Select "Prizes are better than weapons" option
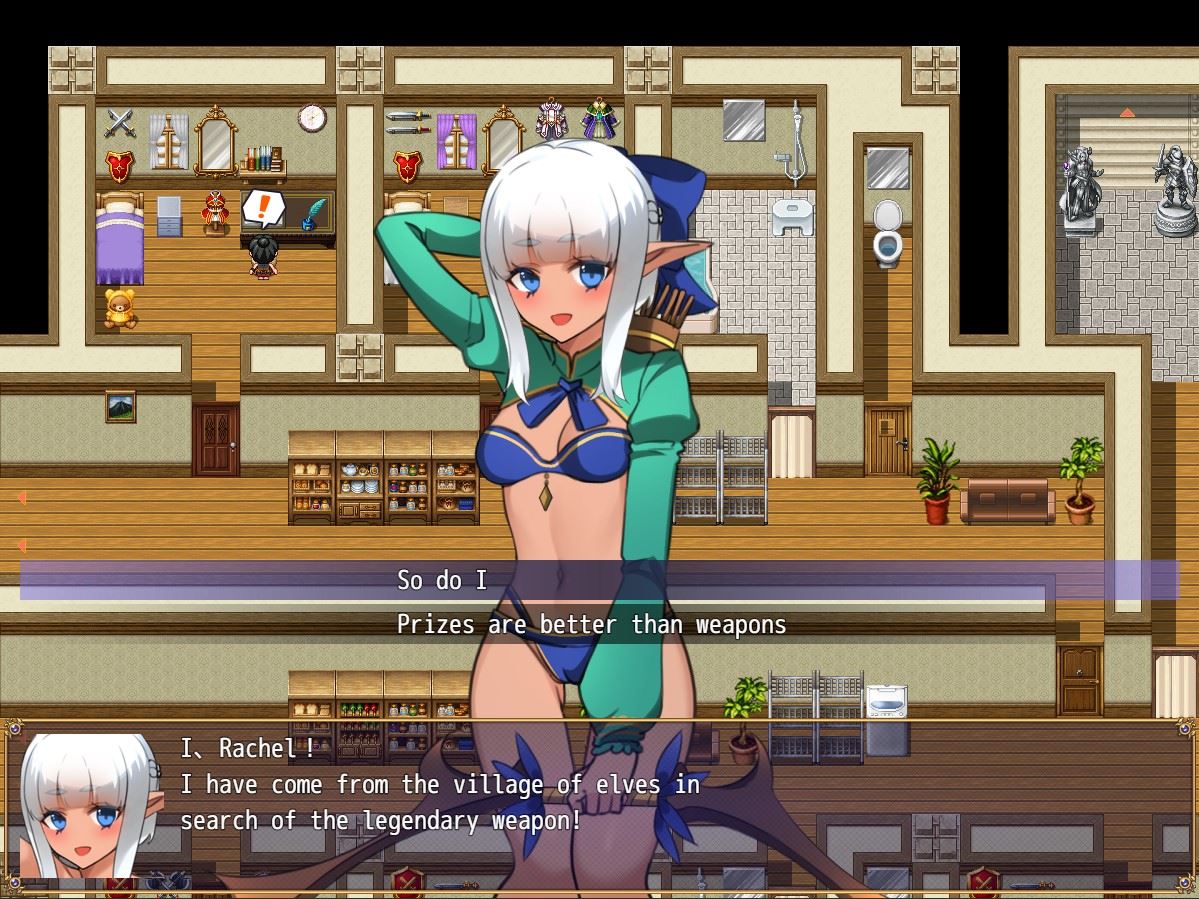 click(x=591, y=625)
